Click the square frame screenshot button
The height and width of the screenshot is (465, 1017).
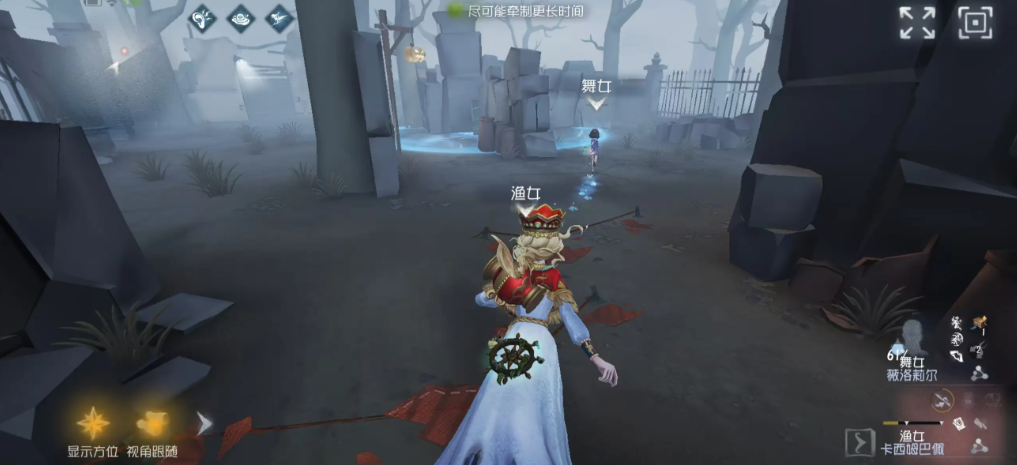coord(975,22)
